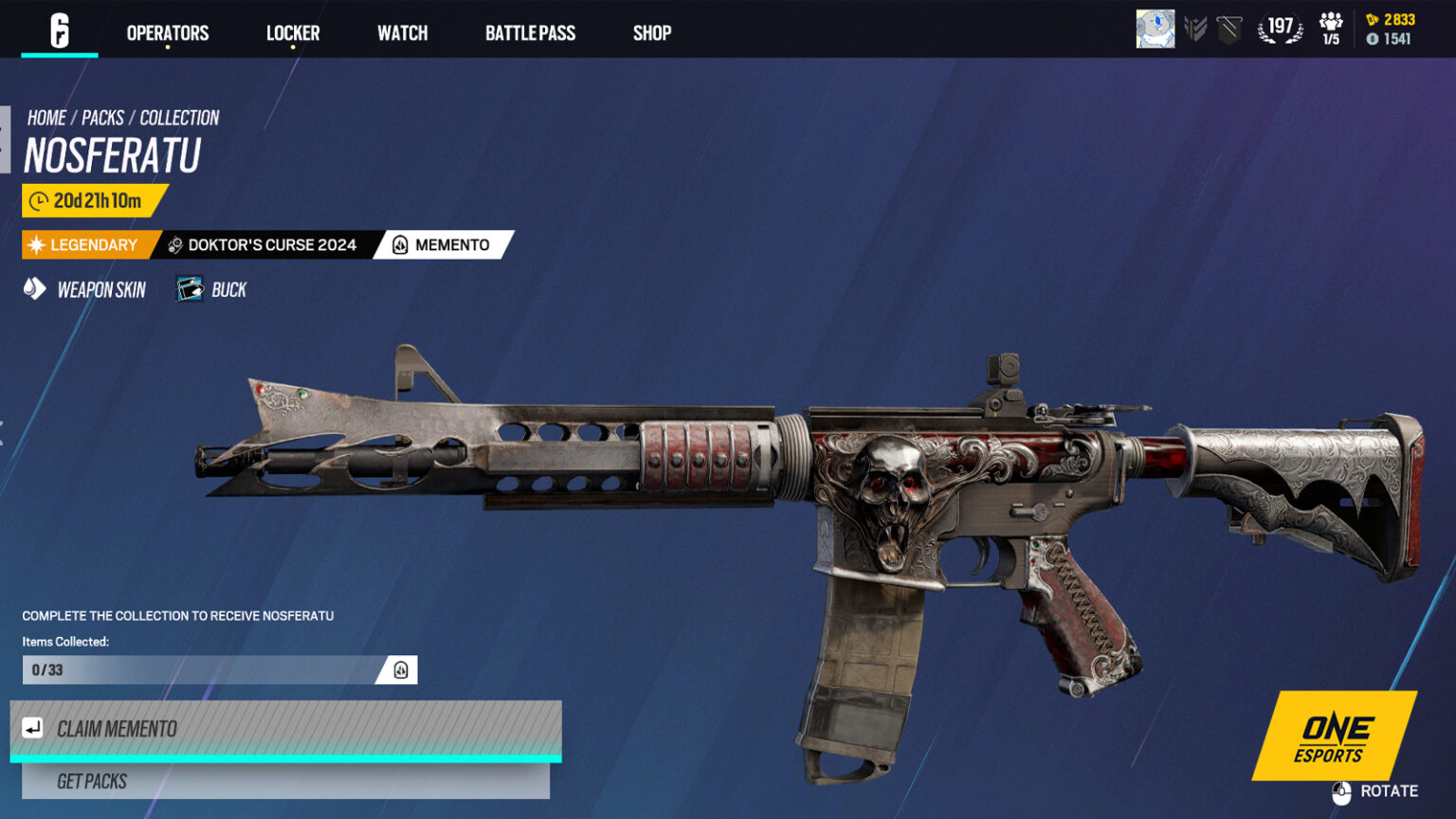Check the level 197 clearance badge
Screen dimensions: 1456x819
(x=1280, y=28)
